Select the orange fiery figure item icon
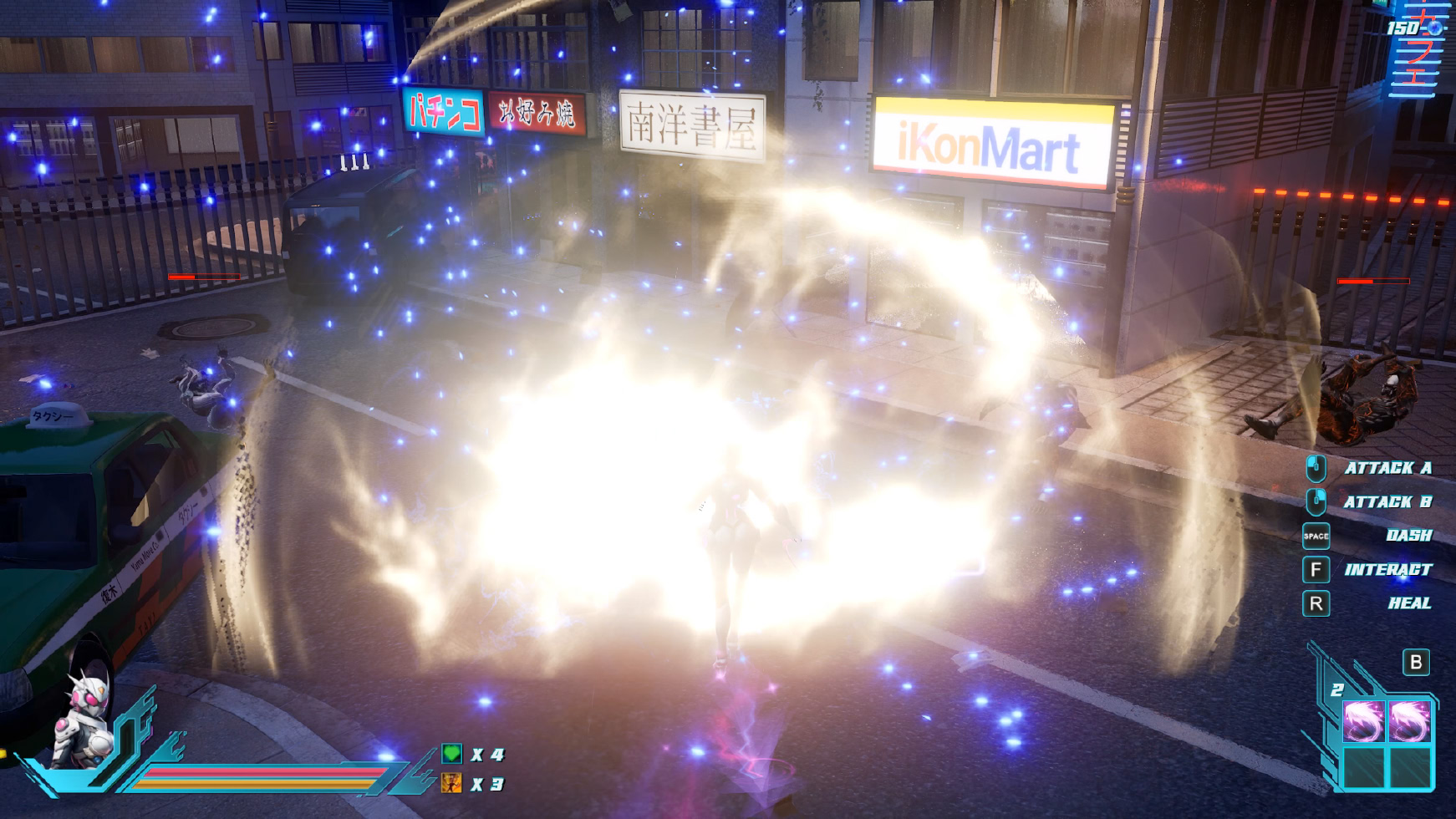 (451, 783)
